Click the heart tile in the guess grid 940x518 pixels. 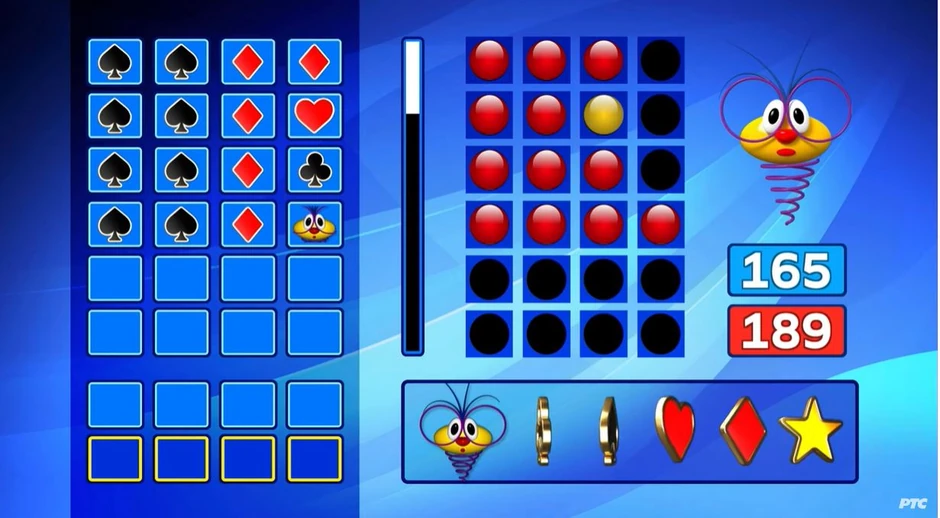tap(314, 116)
